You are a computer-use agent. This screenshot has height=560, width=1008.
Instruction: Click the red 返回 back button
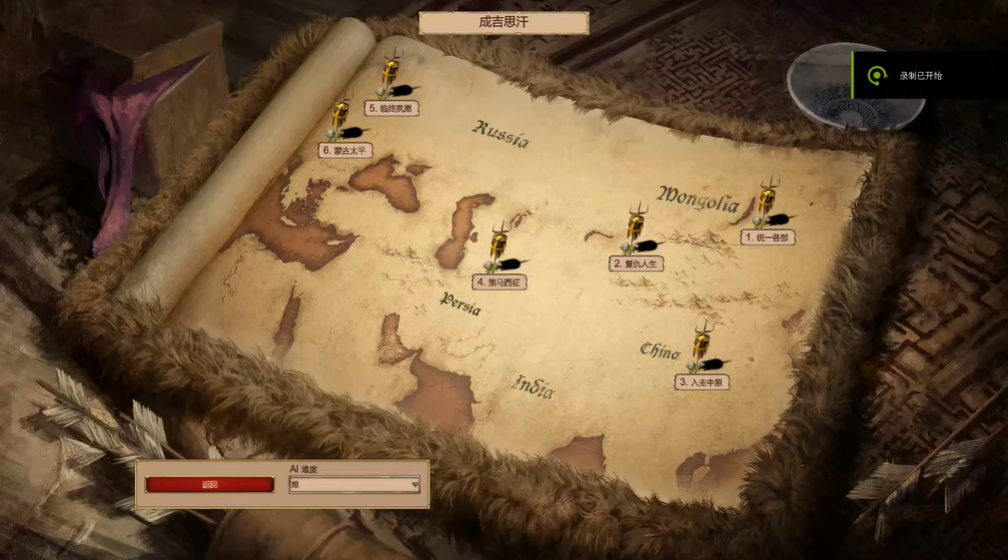click(x=209, y=485)
